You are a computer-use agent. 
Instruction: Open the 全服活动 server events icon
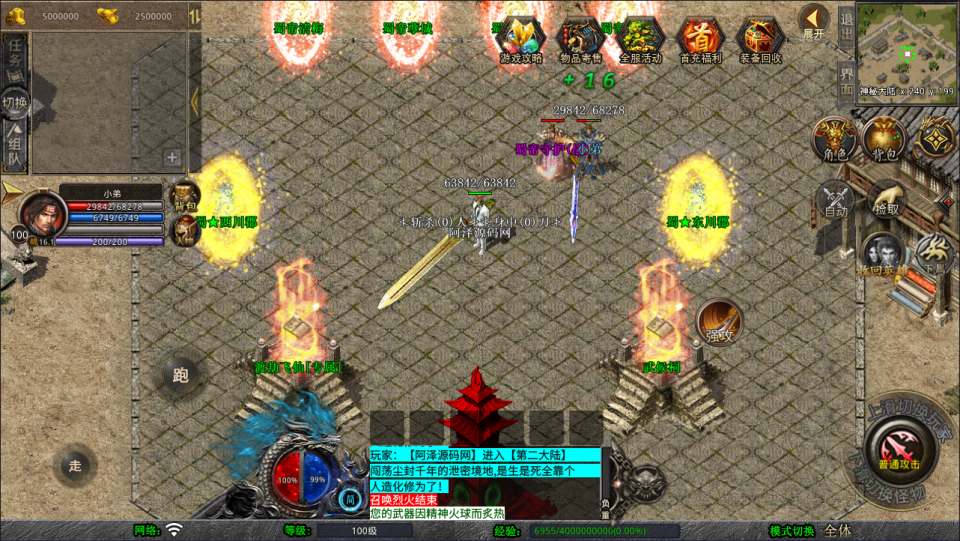640,38
